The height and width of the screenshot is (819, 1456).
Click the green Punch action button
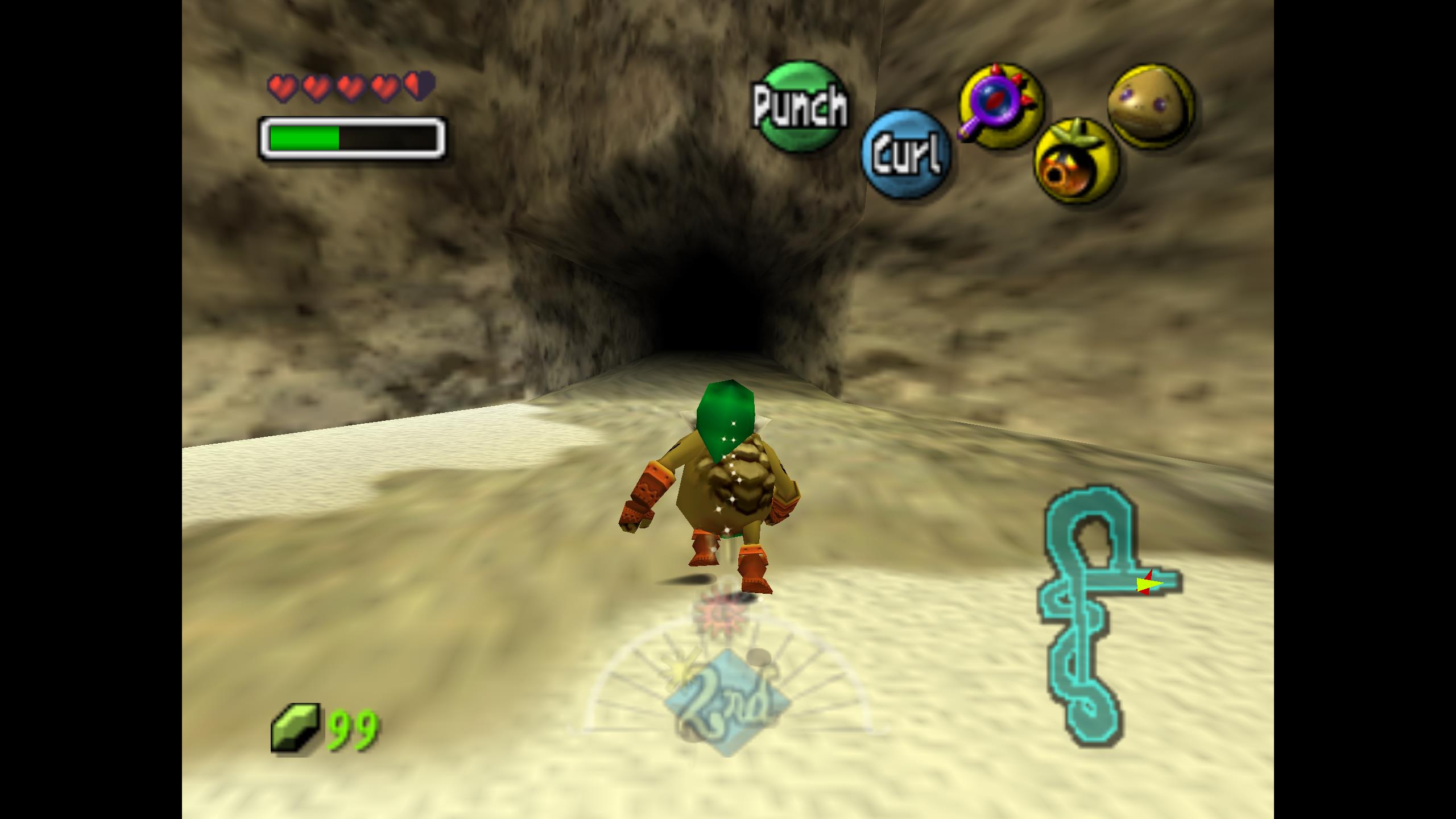tap(801, 107)
